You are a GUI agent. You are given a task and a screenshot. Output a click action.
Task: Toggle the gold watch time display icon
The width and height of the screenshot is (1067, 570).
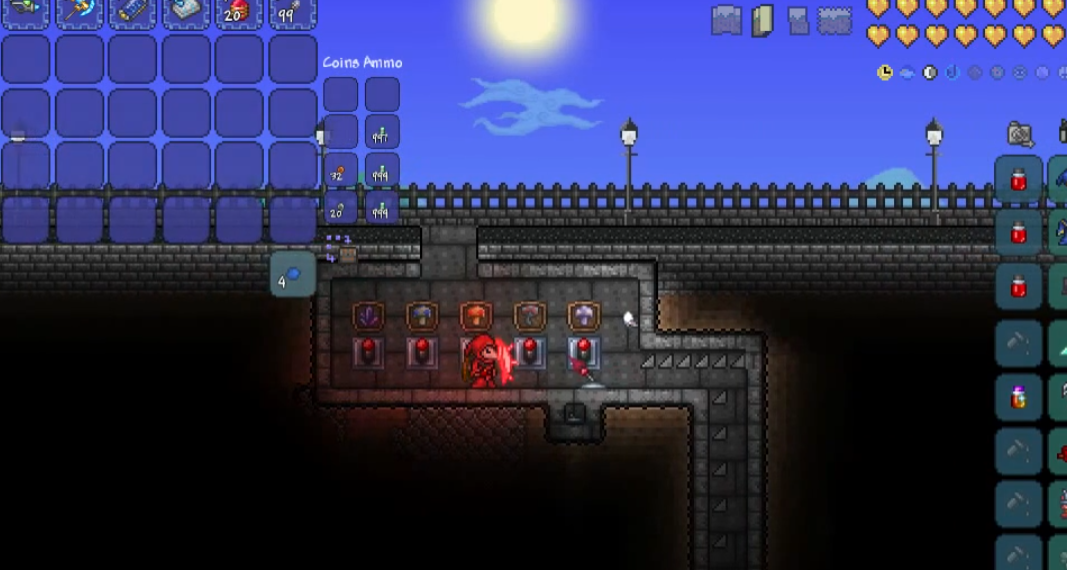[x=885, y=72]
